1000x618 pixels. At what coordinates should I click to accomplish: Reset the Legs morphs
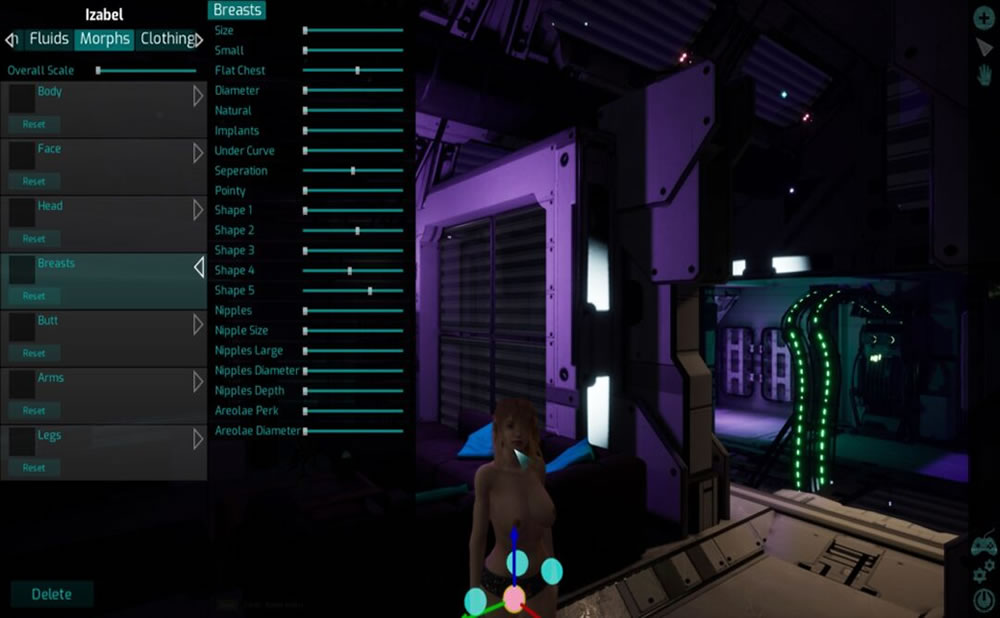pyautogui.click(x=34, y=468)
